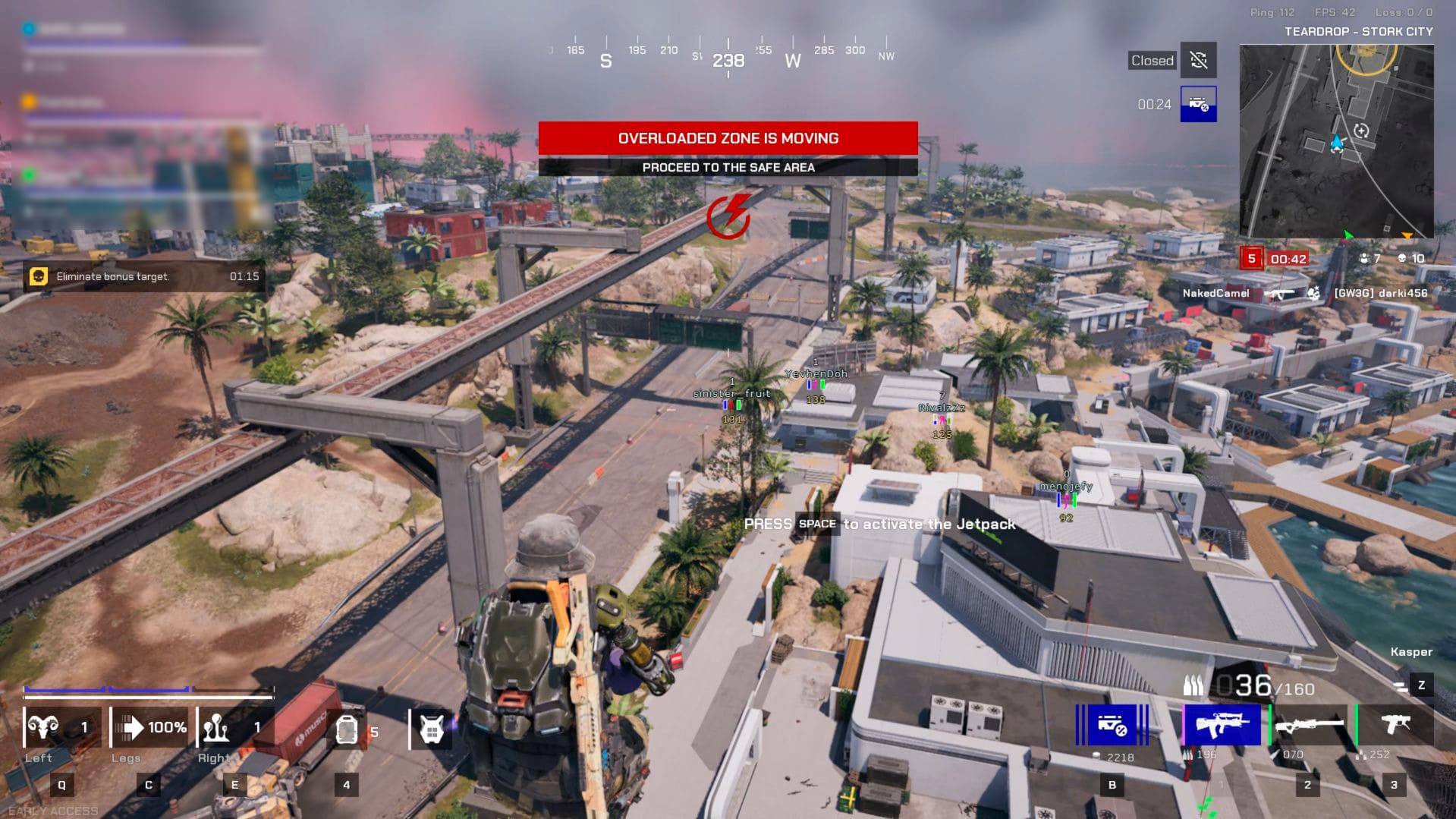Open the minimap

click(1336, 140)
